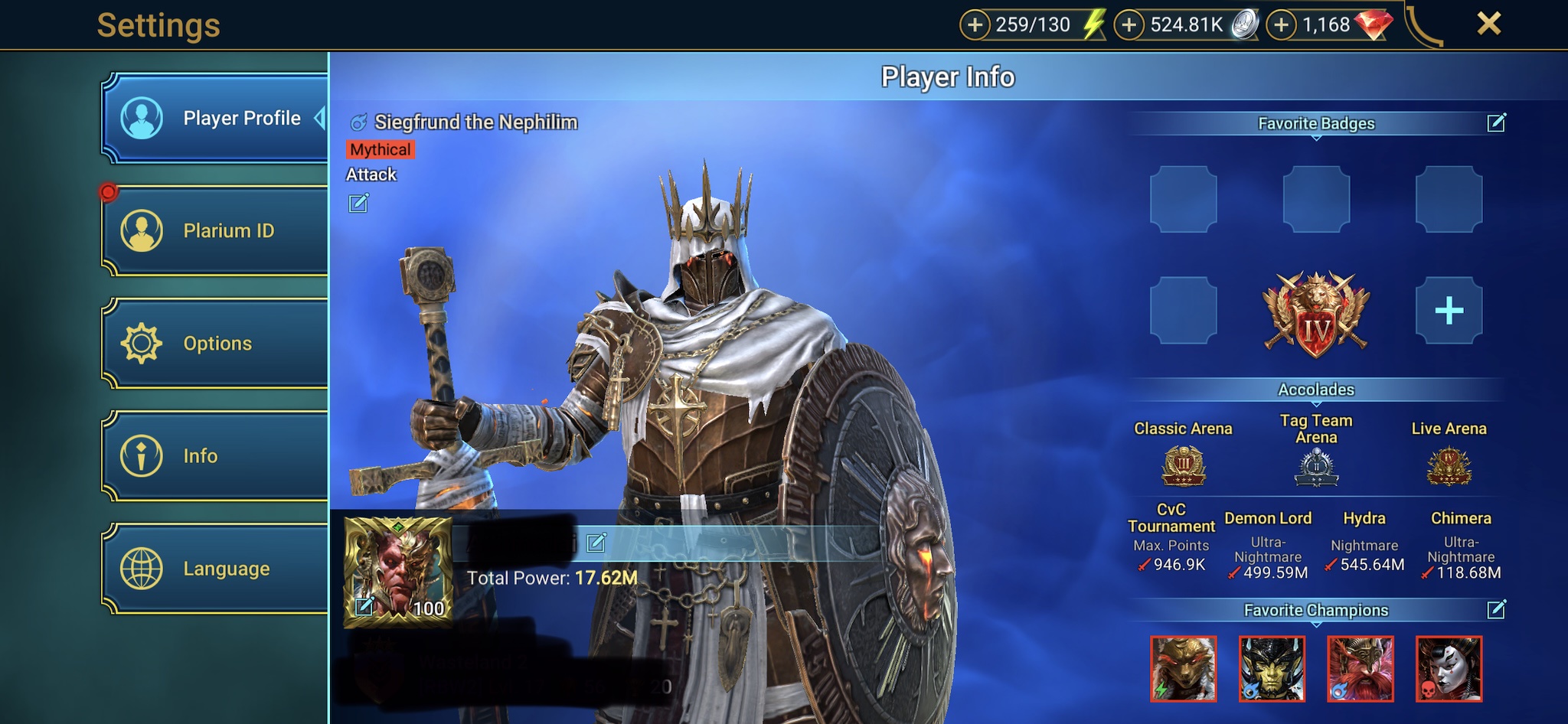
Task: View the Live Arena accolade medal
Action: 1449,466
